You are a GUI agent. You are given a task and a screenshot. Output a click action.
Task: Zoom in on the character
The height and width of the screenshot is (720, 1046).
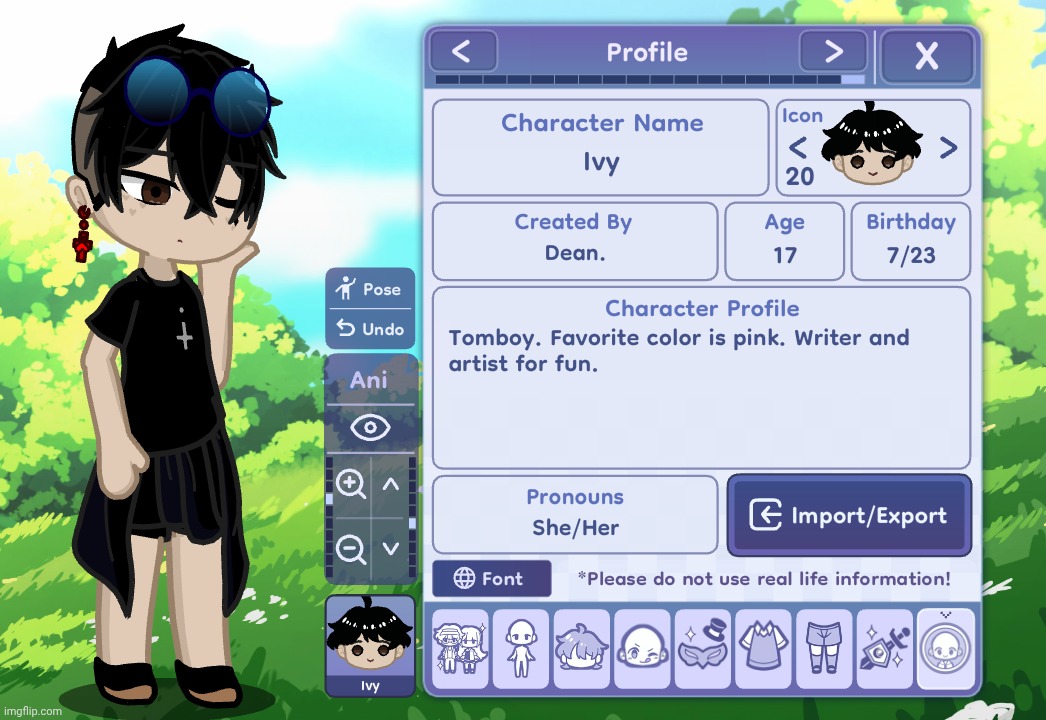pyautogui.click(x=350, y=485)
